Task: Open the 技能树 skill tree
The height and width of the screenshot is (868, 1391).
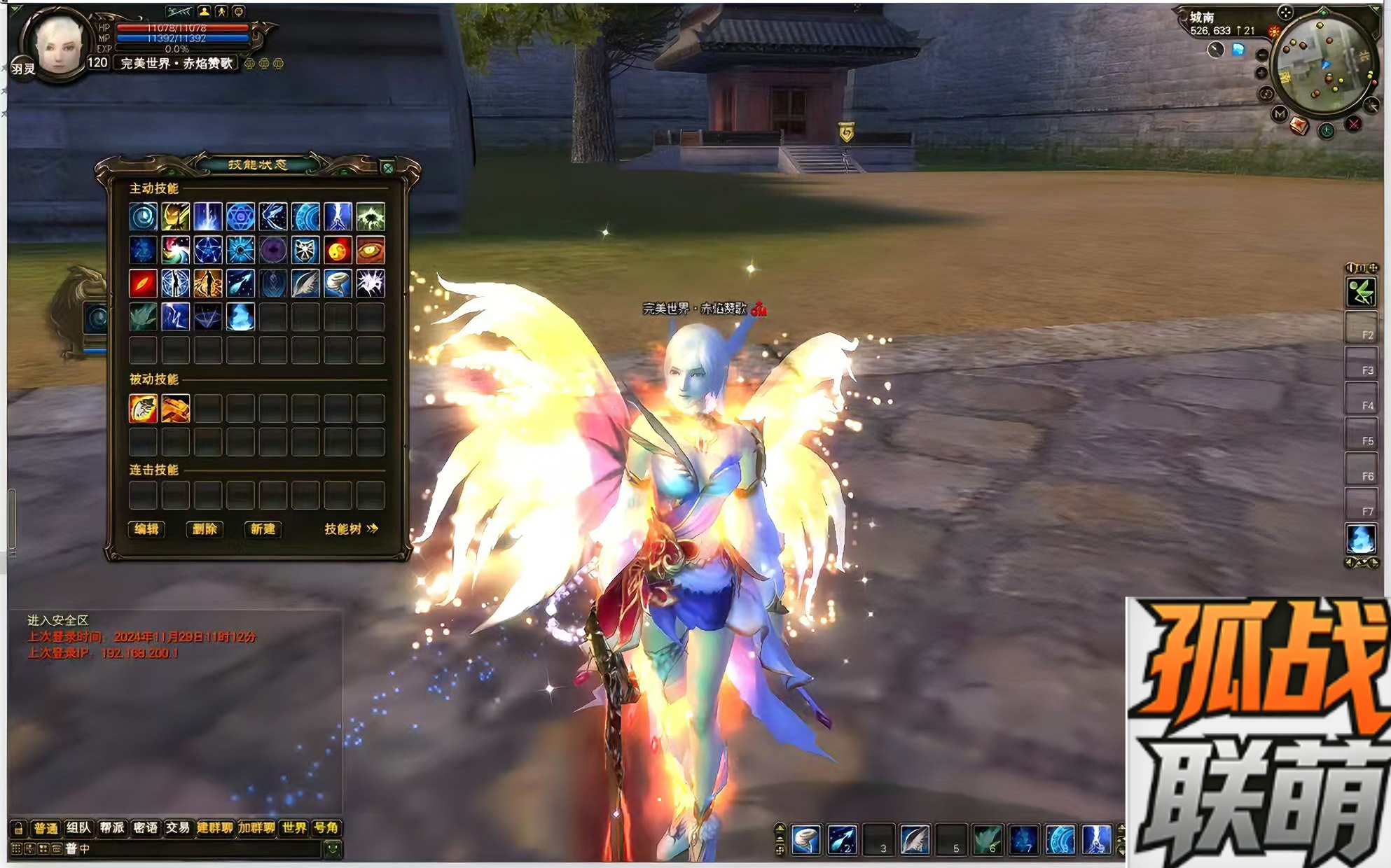Action: (x=351, y=529)
